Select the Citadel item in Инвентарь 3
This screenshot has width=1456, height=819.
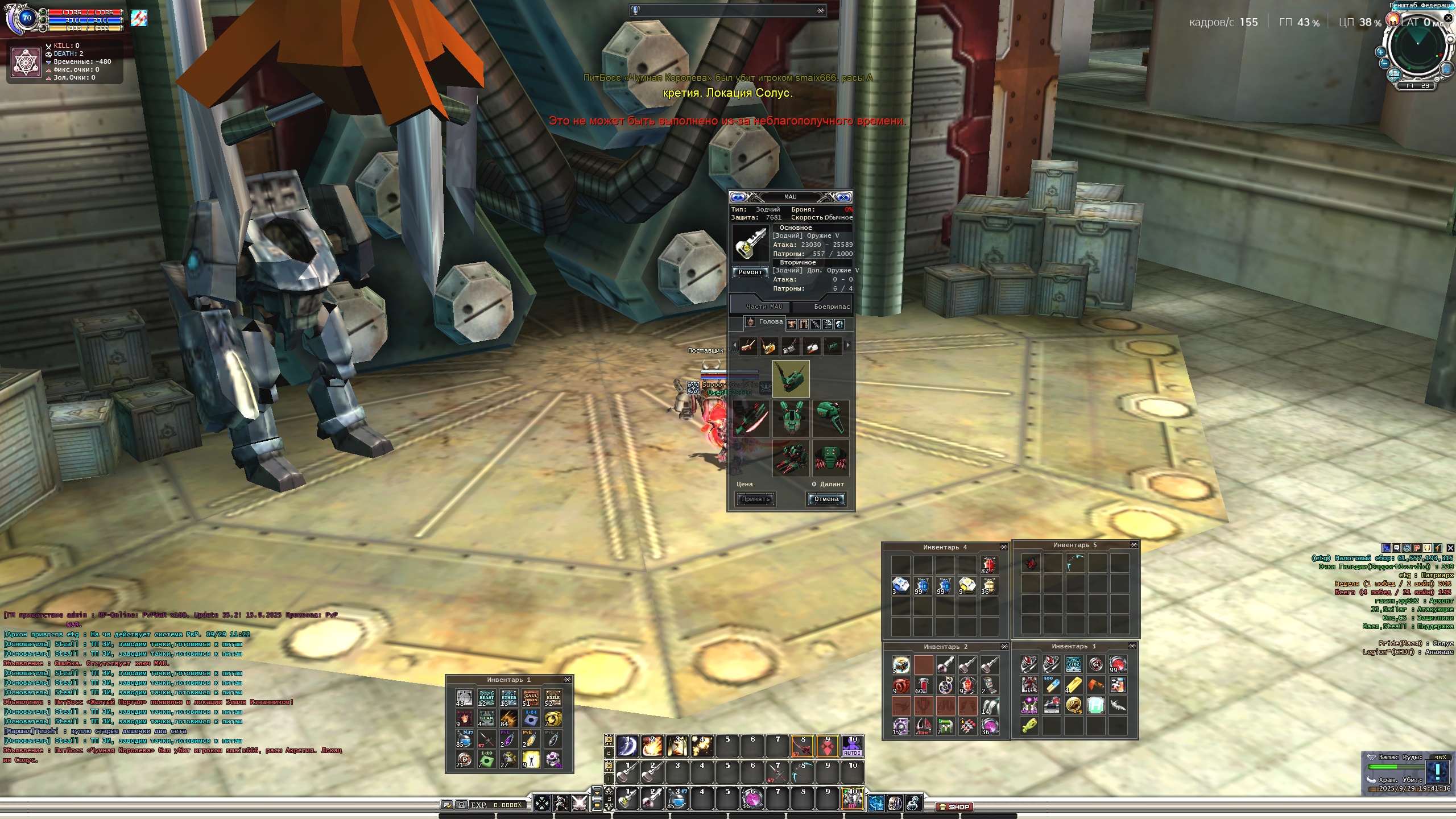point(1029,706)
